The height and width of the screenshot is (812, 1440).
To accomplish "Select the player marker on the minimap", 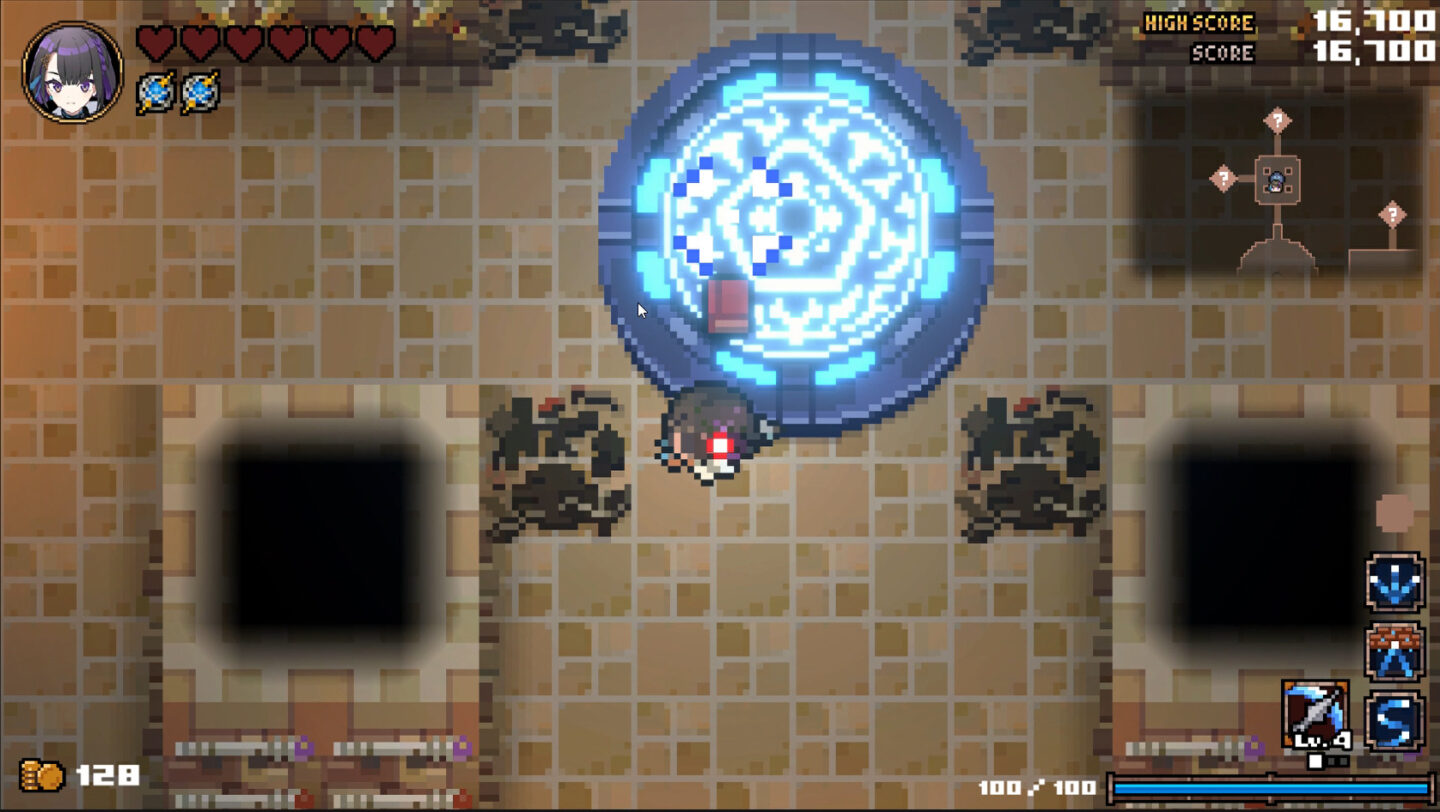I will 1276,181.
